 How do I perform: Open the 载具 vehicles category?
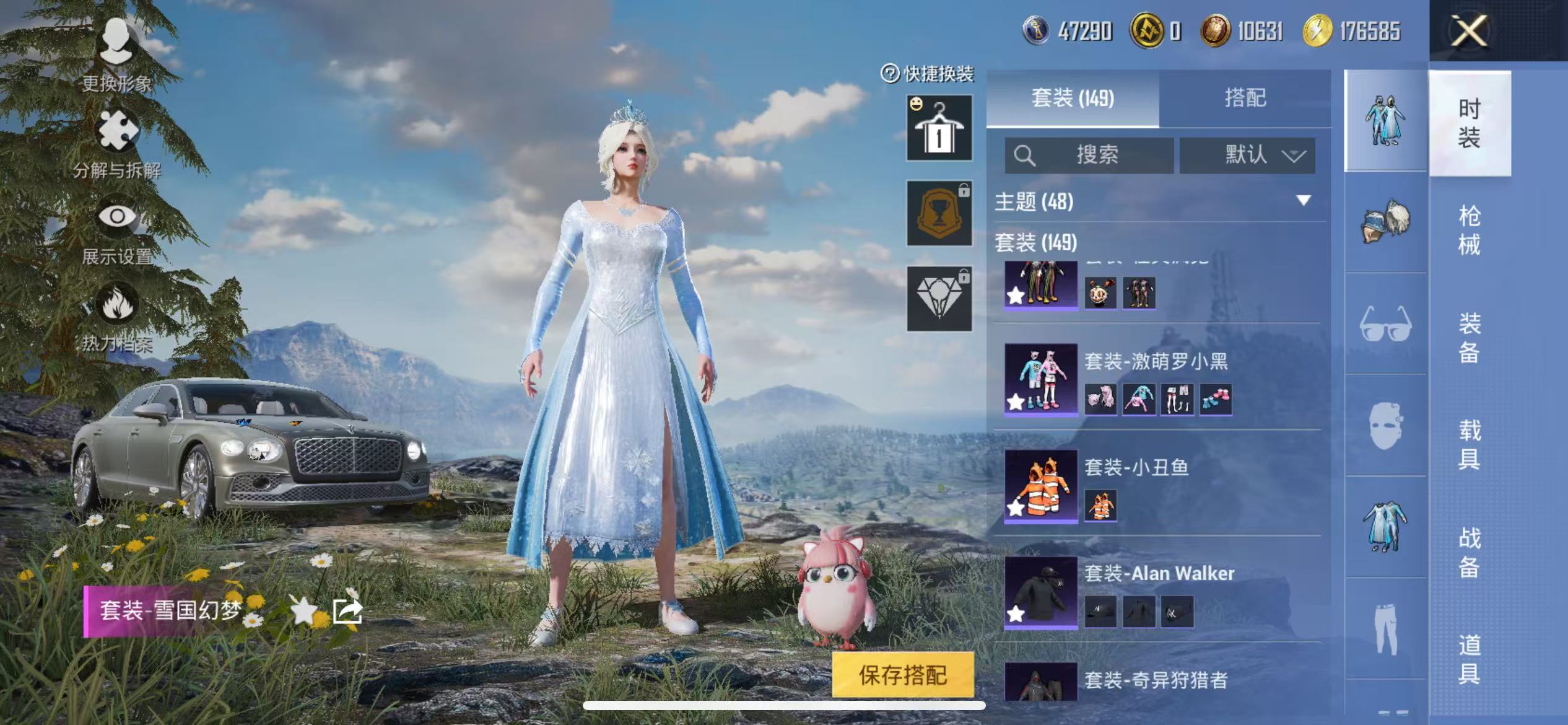pyautogui.click(x=1469, y=444)
